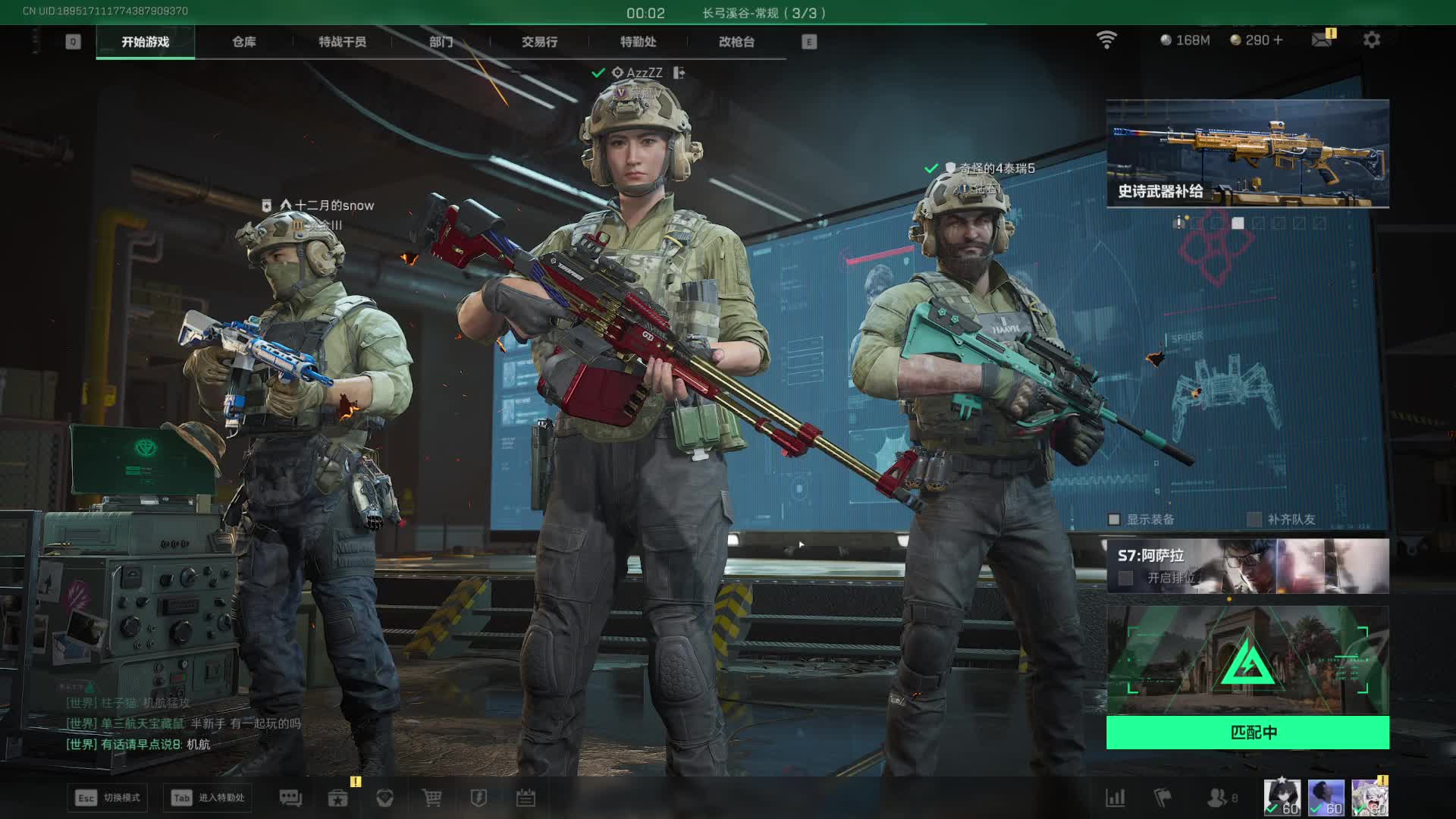The width and height of the screenshot is (1456, 819).
Task: Switch to the 改枪台 tab
Action: click(736, 42)
